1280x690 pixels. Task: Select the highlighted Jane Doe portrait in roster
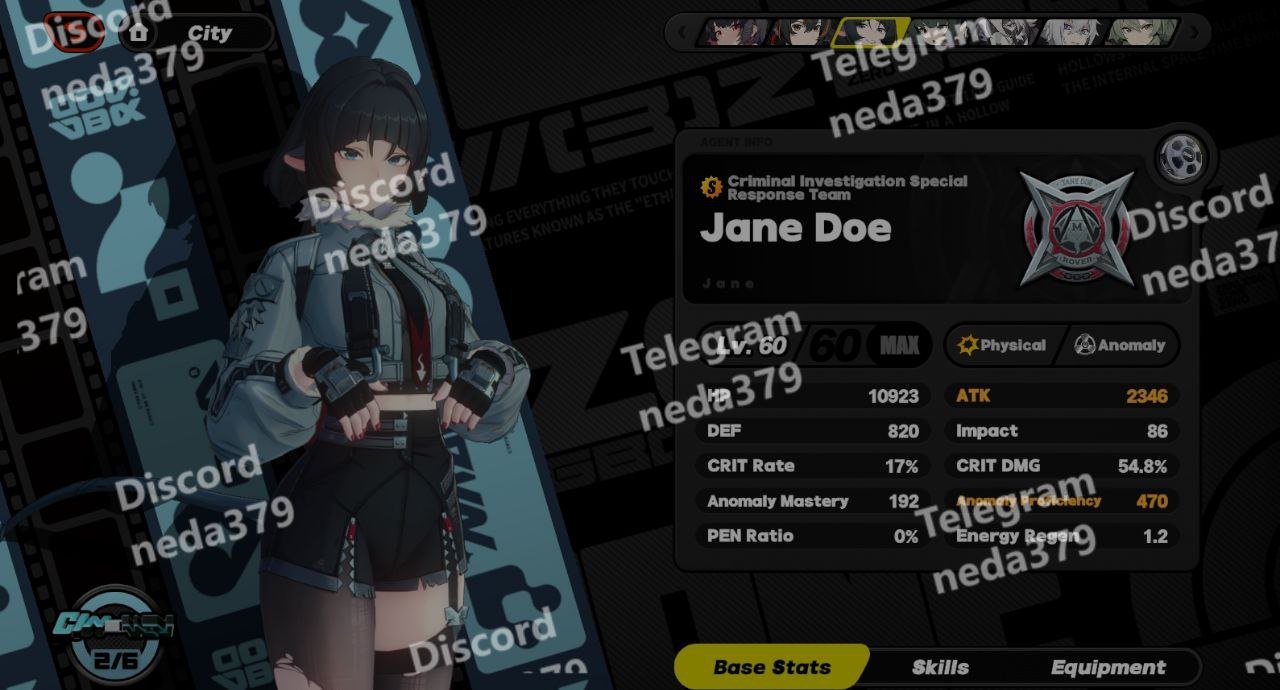click(x=868, y=32)
